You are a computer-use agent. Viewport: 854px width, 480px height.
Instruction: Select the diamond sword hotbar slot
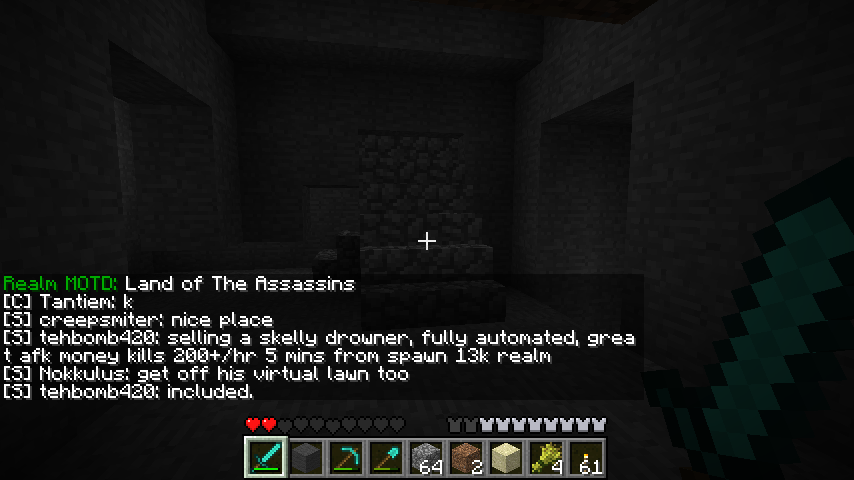click(267, 458)
